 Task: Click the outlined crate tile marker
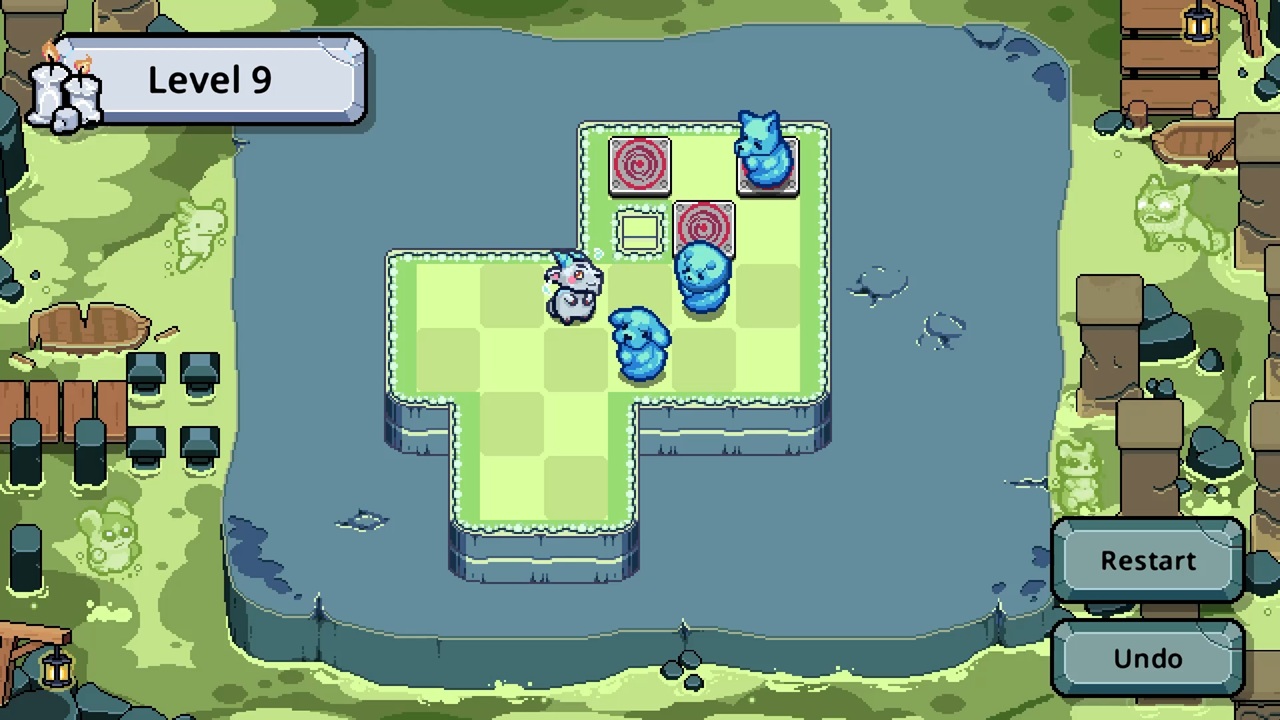(x=640, y=232)
